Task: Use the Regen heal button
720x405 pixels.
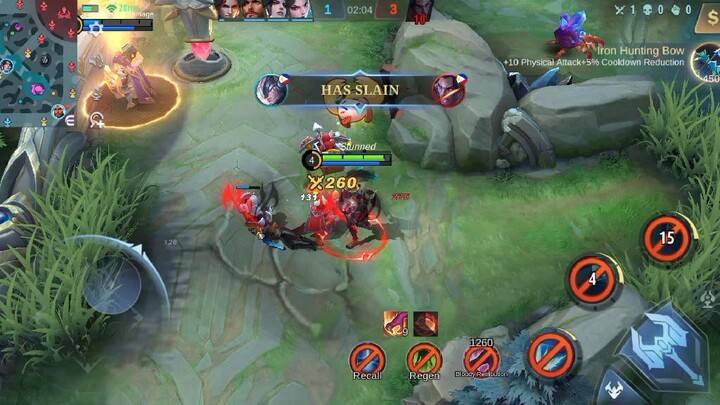Action: pos(424,358)
